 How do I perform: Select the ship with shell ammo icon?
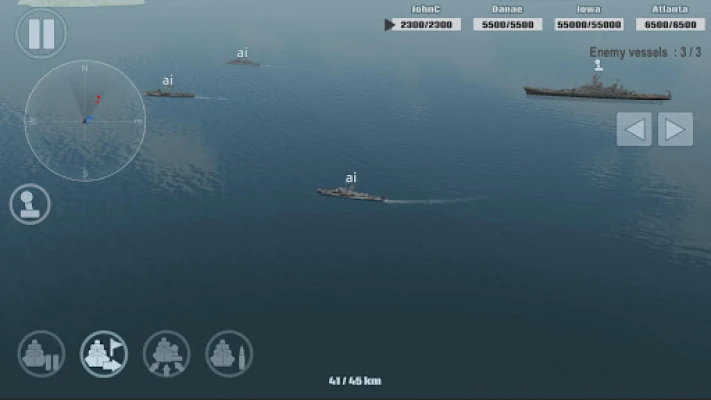[229, 353]
